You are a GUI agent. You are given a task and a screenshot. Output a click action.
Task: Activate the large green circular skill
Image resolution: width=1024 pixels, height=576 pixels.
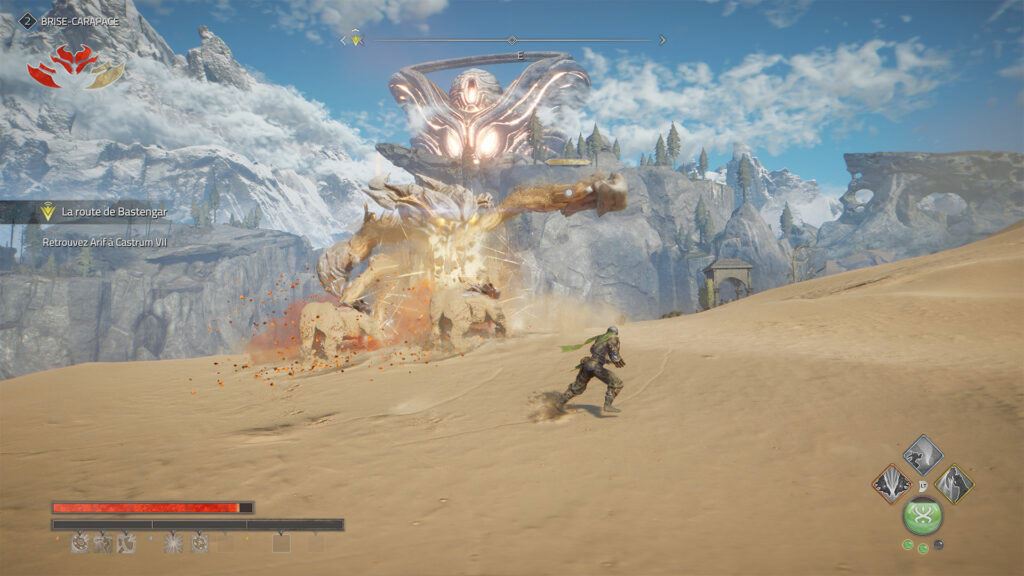[922, 516]
